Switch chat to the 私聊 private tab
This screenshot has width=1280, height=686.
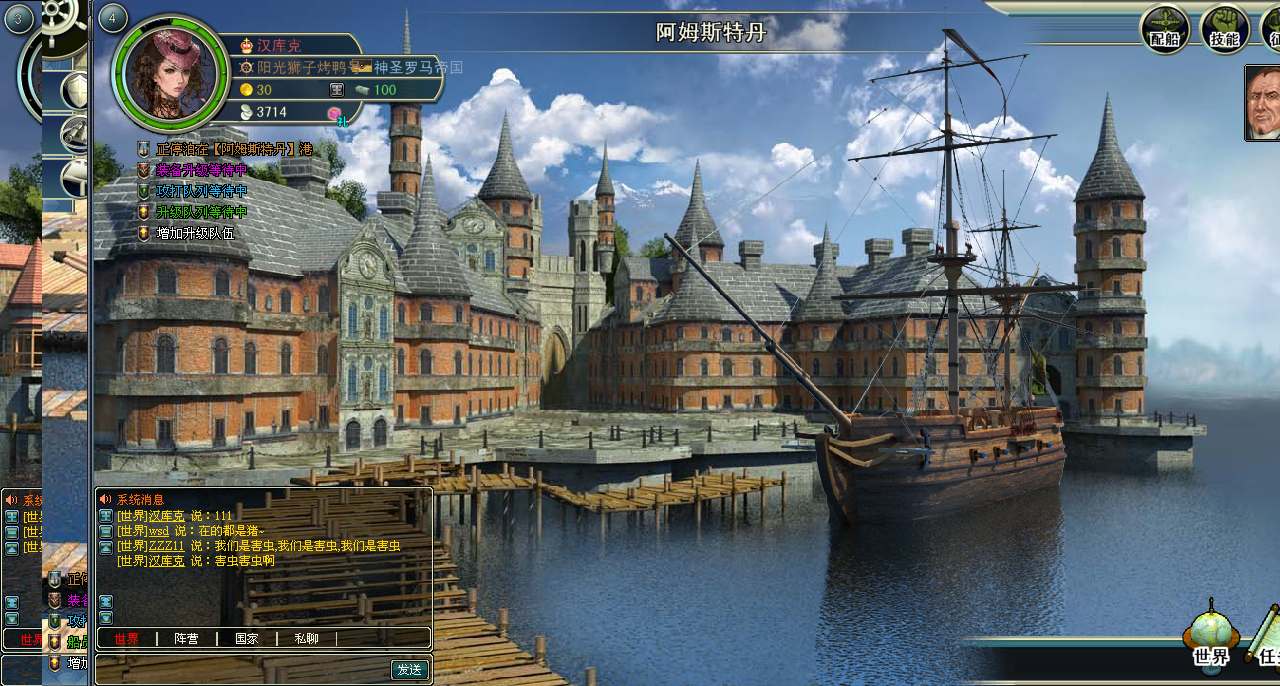pos(306,638)
